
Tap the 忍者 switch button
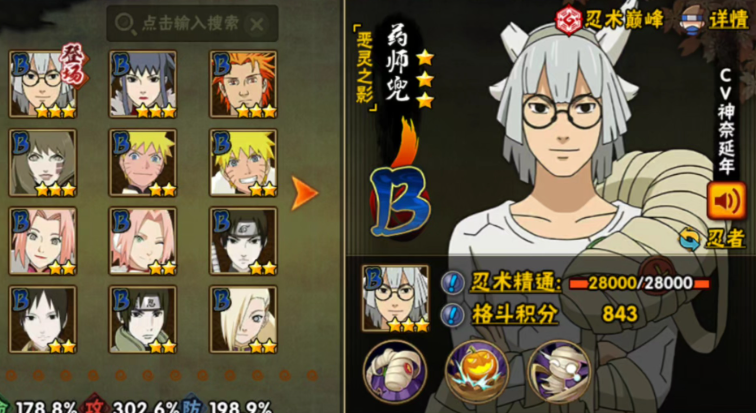711,238
